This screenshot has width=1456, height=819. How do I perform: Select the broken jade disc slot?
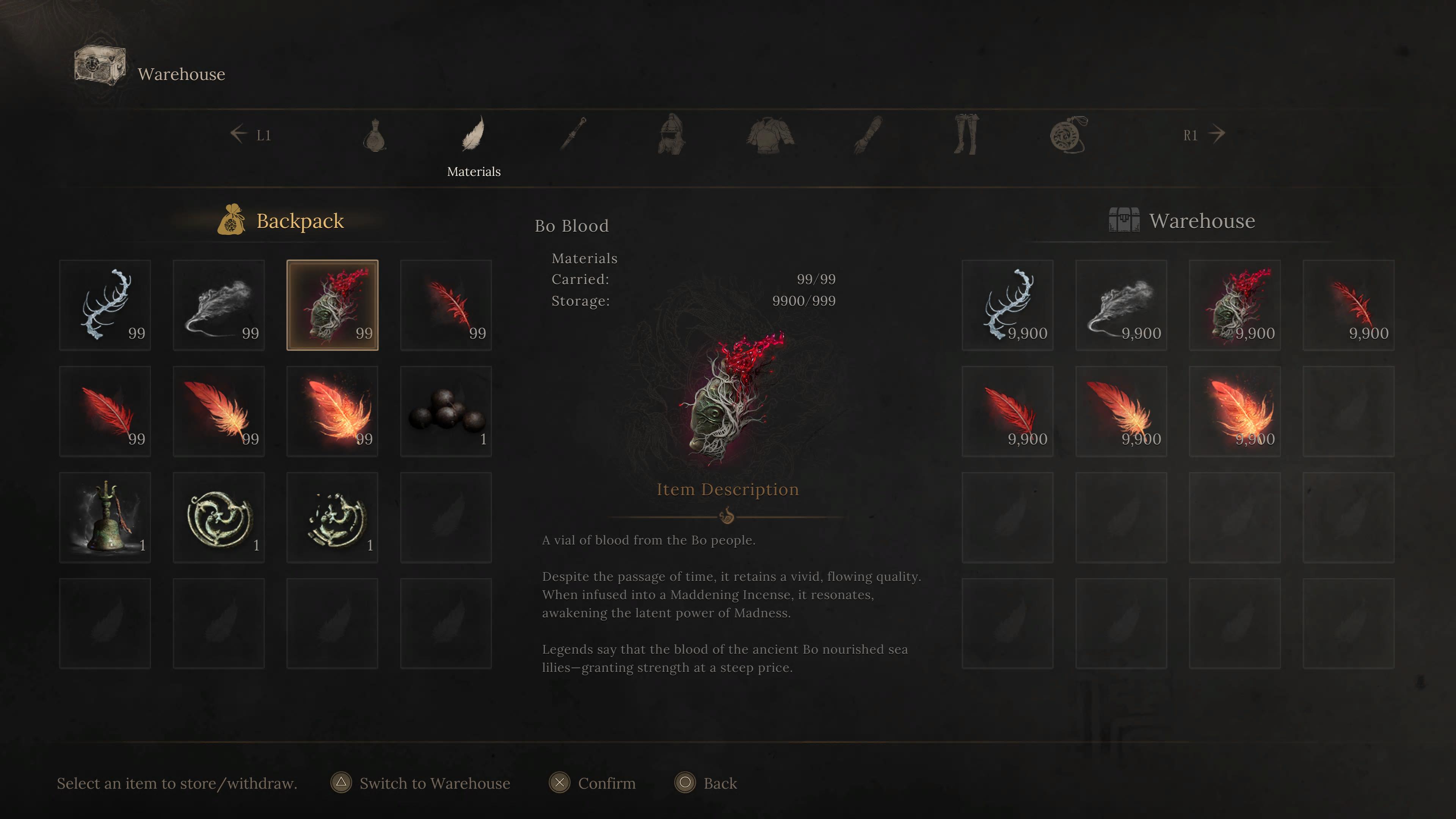[x=333, y=517]
